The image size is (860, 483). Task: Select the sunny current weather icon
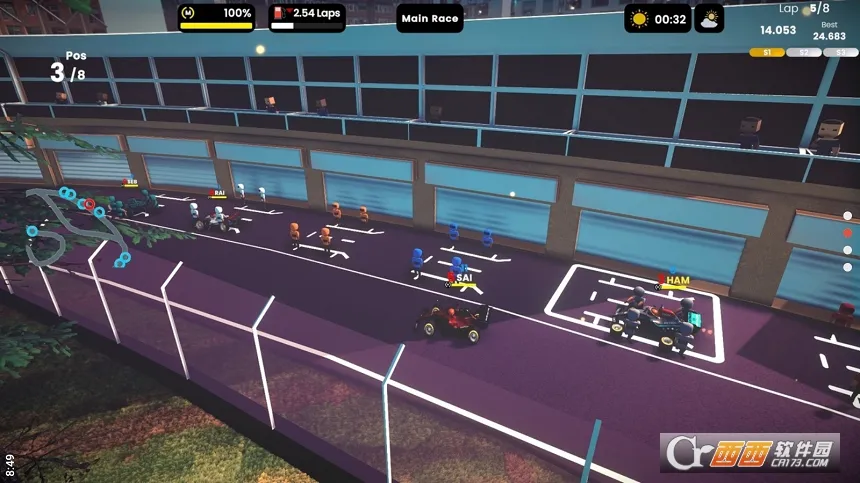[x=639, y=19]
